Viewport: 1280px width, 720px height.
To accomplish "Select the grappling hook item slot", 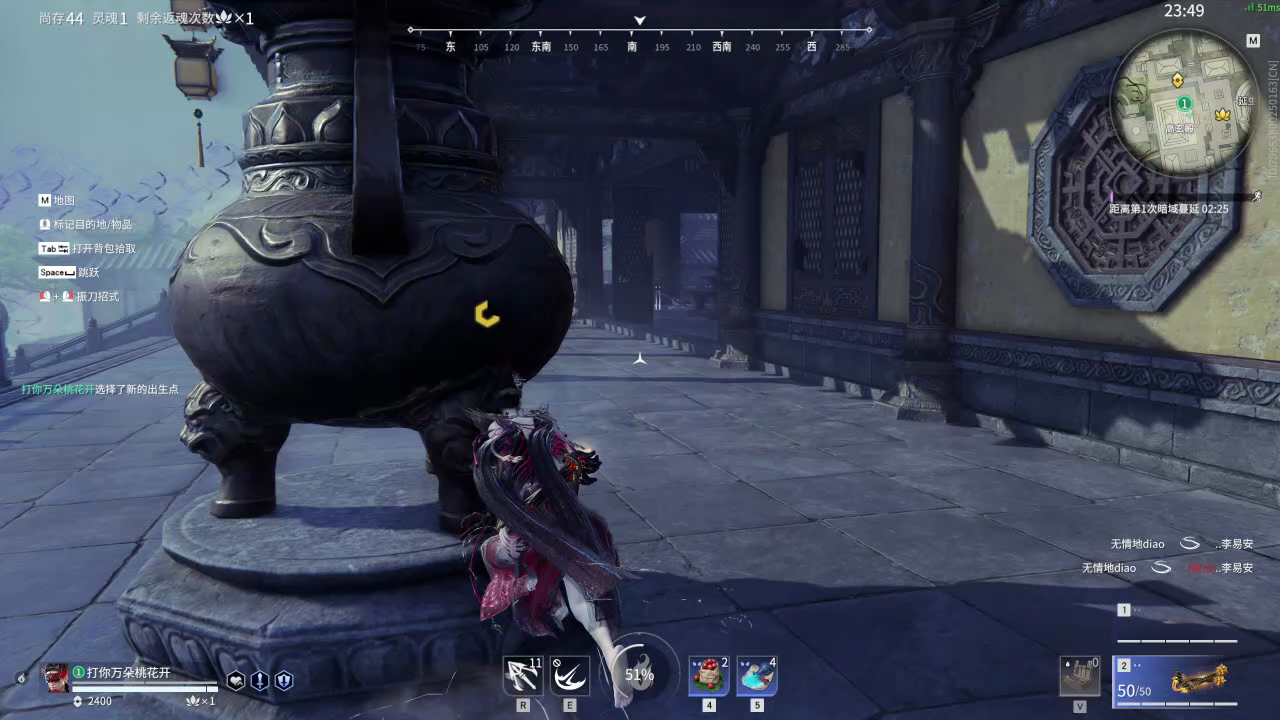I will click(x=522, y=677).
